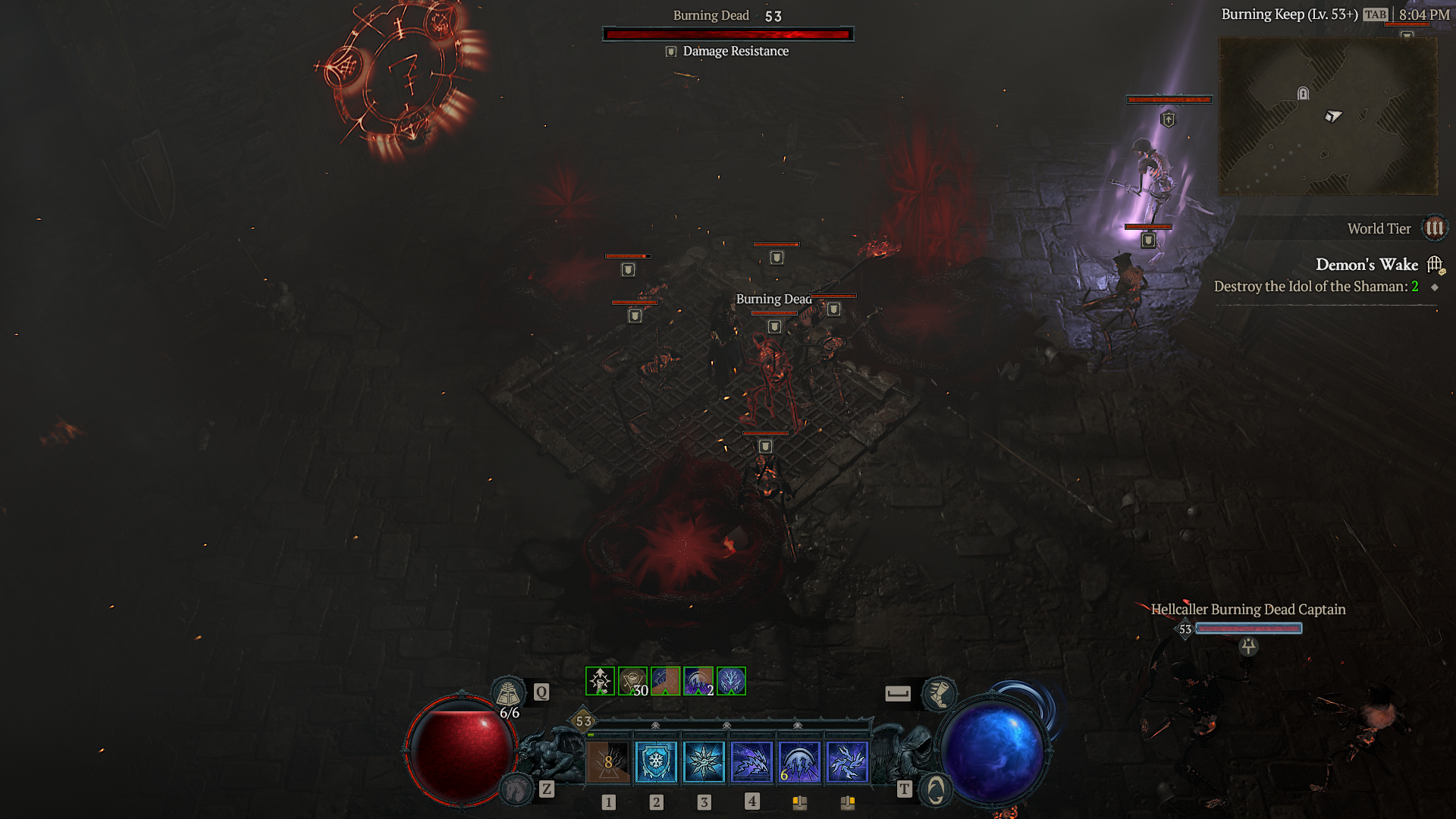
Task: Open the town portal icon
Action: point(936,790)
